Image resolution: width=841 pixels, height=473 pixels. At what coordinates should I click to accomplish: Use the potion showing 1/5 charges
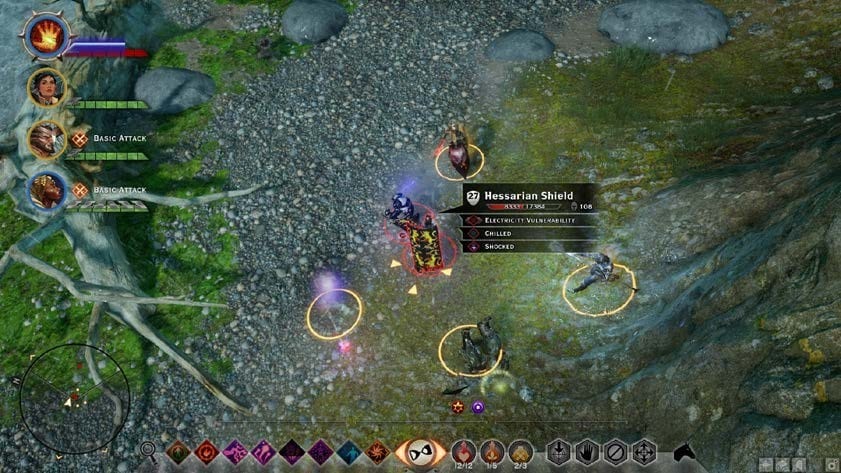pyautogui.click(x=492, y=452)
